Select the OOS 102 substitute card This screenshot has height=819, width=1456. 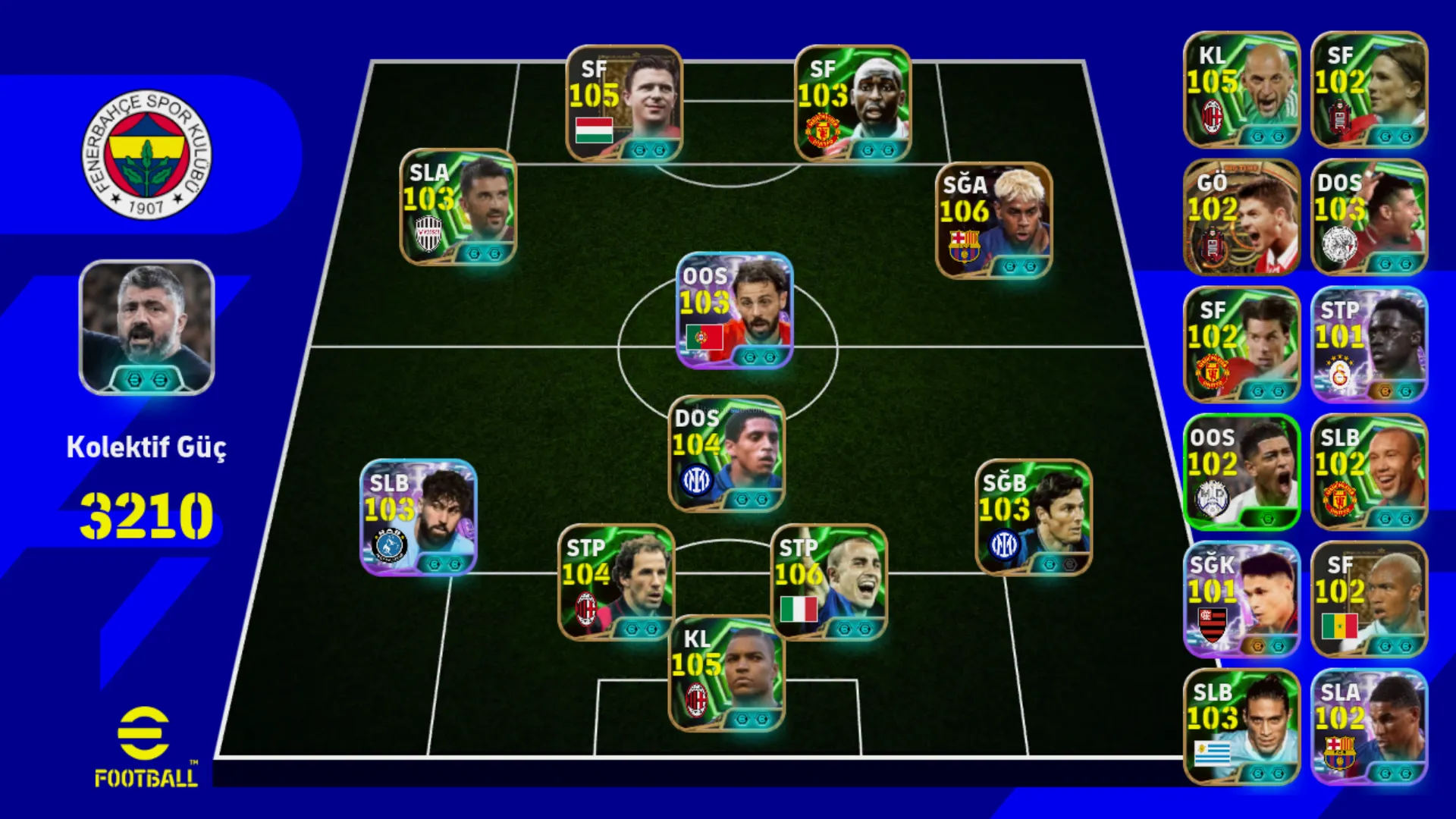(1241, 472)
